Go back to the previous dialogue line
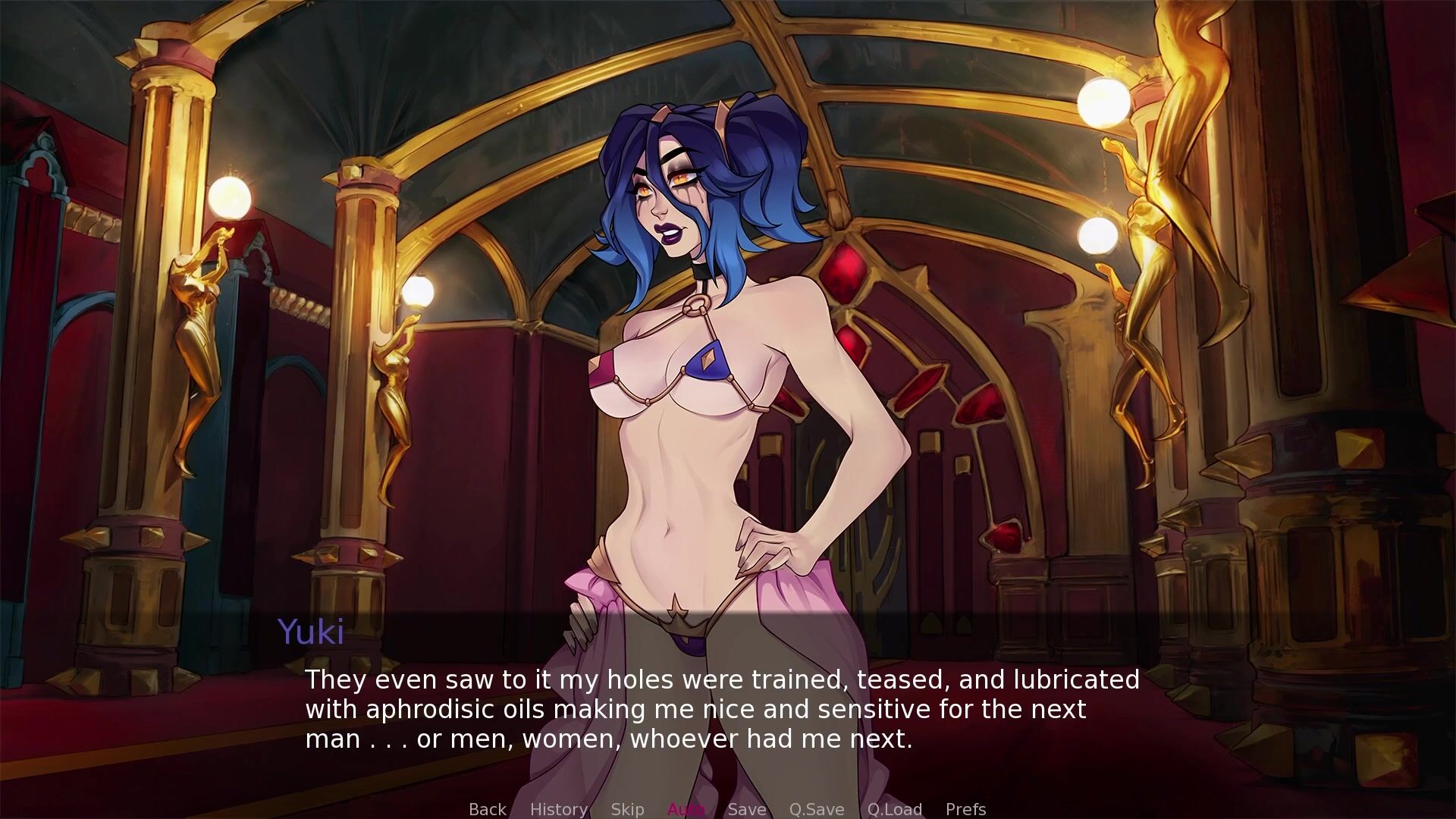 (487, 809)
